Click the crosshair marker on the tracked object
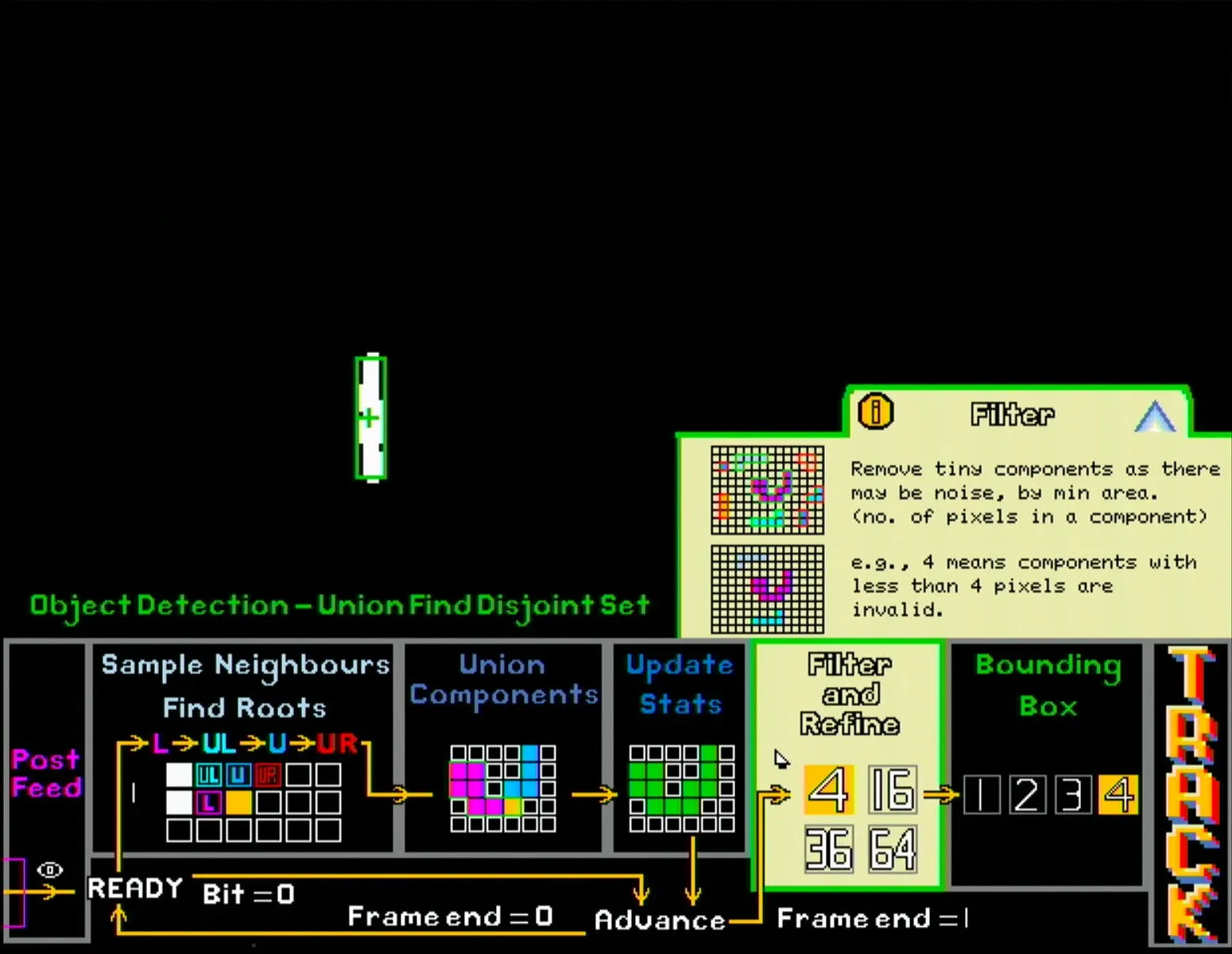The width and height of the screenshot is (1232, 954). pyautogui.click(x=369, y=416)
